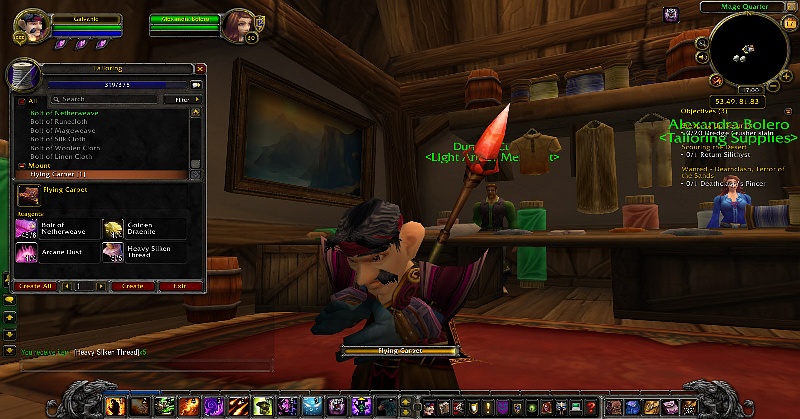Create the Flying Carpet

point(132,286)
